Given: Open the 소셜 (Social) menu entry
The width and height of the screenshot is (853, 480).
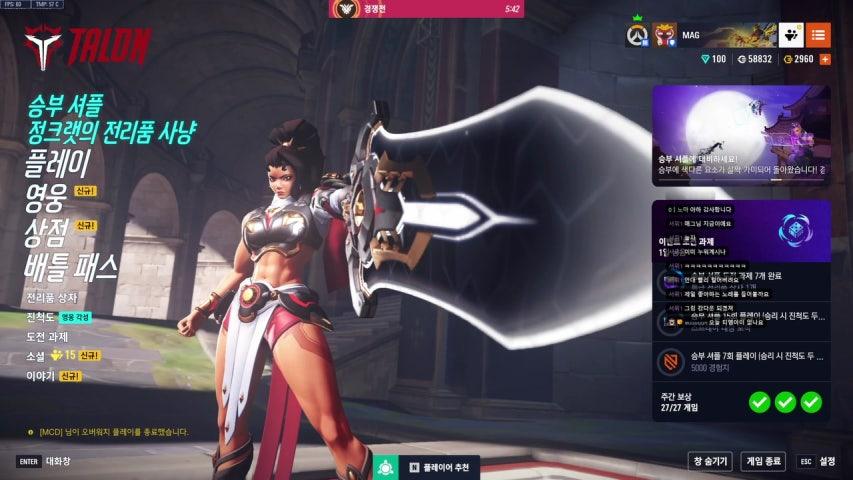Looking at the screenshot, I should [x=37, y=355].
